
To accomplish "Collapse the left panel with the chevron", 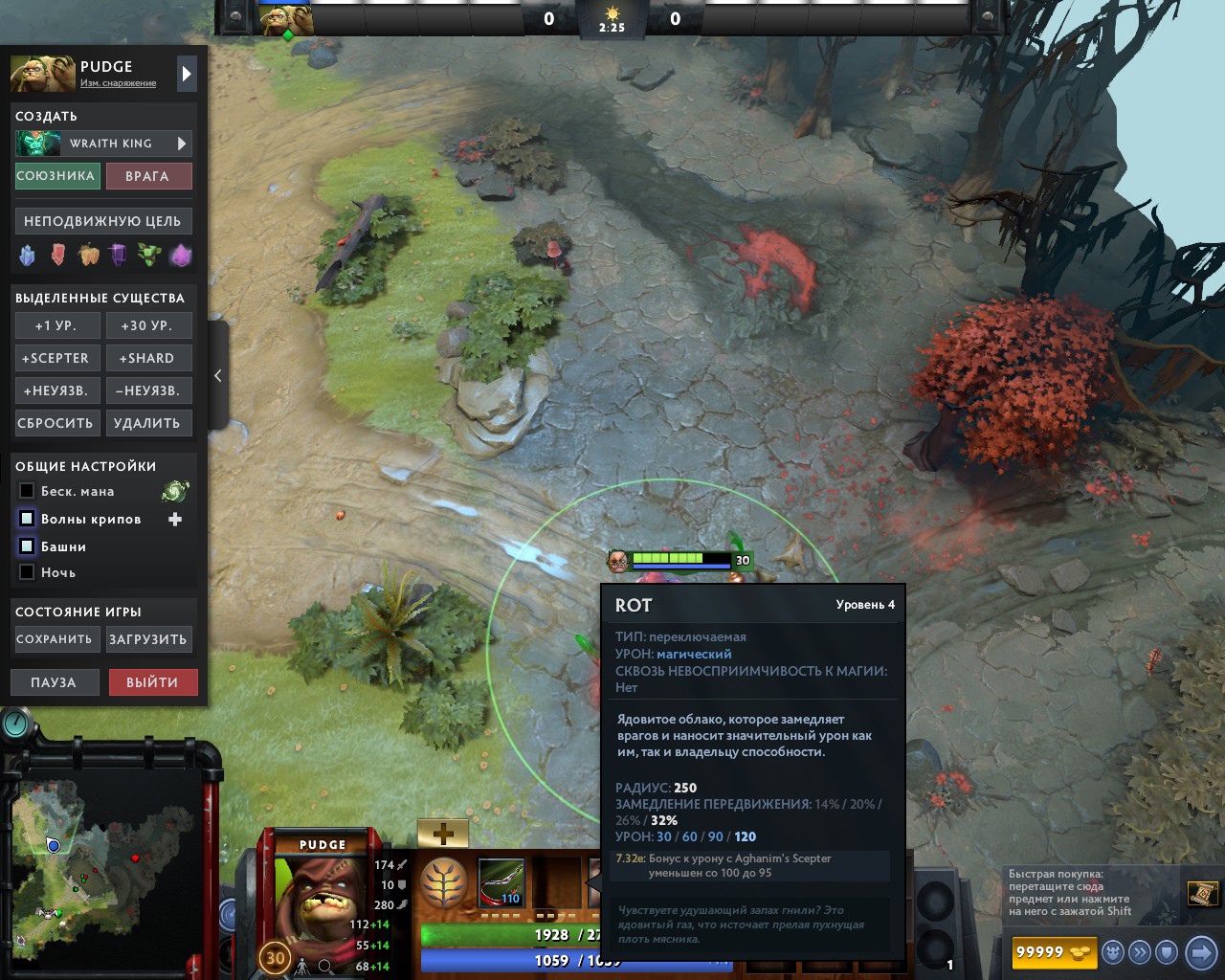I will point(217,376).
